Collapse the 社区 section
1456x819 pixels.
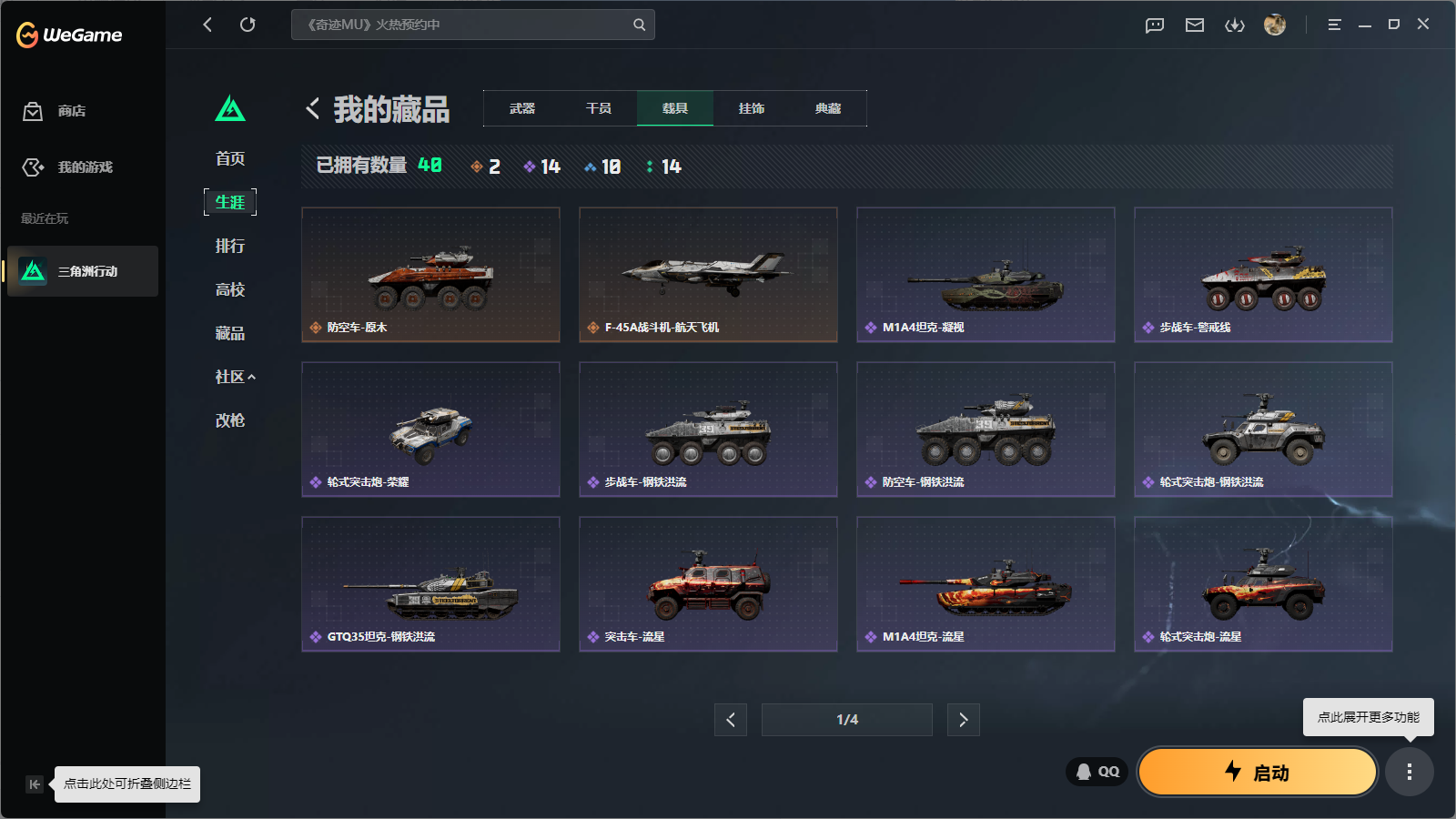[x=234, y=377]
